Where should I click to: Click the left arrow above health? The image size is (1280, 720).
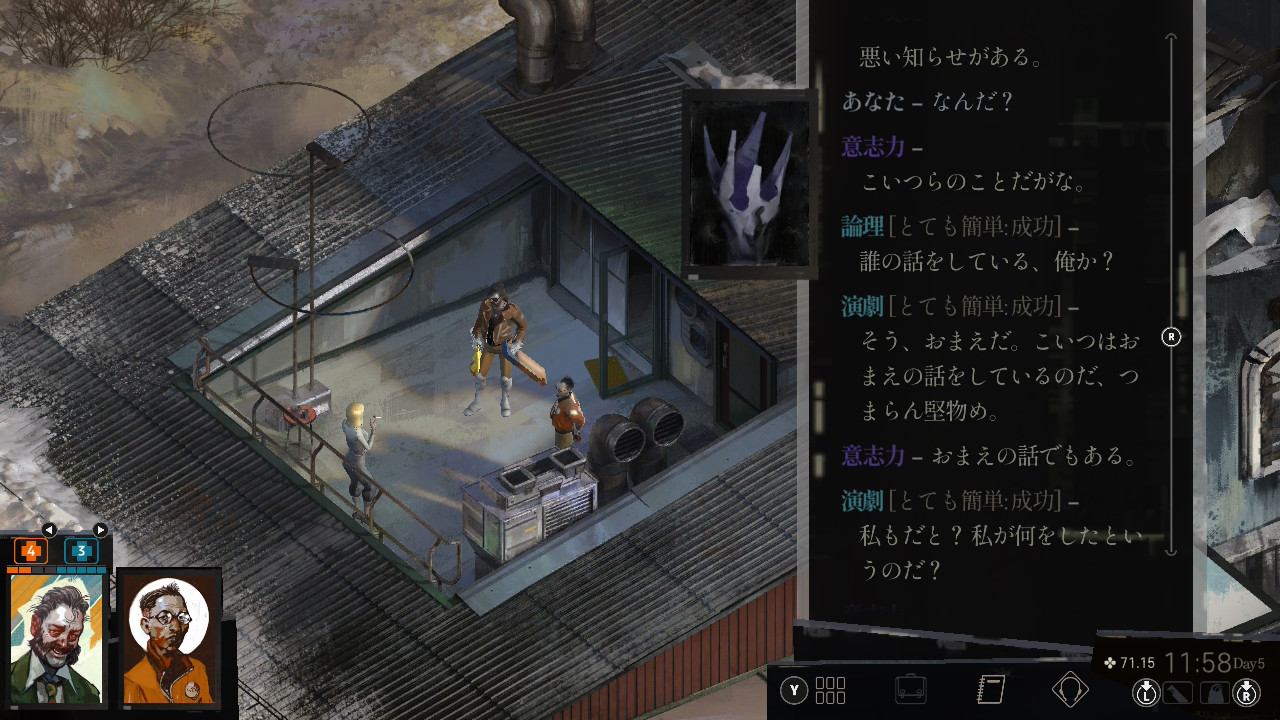48,530
